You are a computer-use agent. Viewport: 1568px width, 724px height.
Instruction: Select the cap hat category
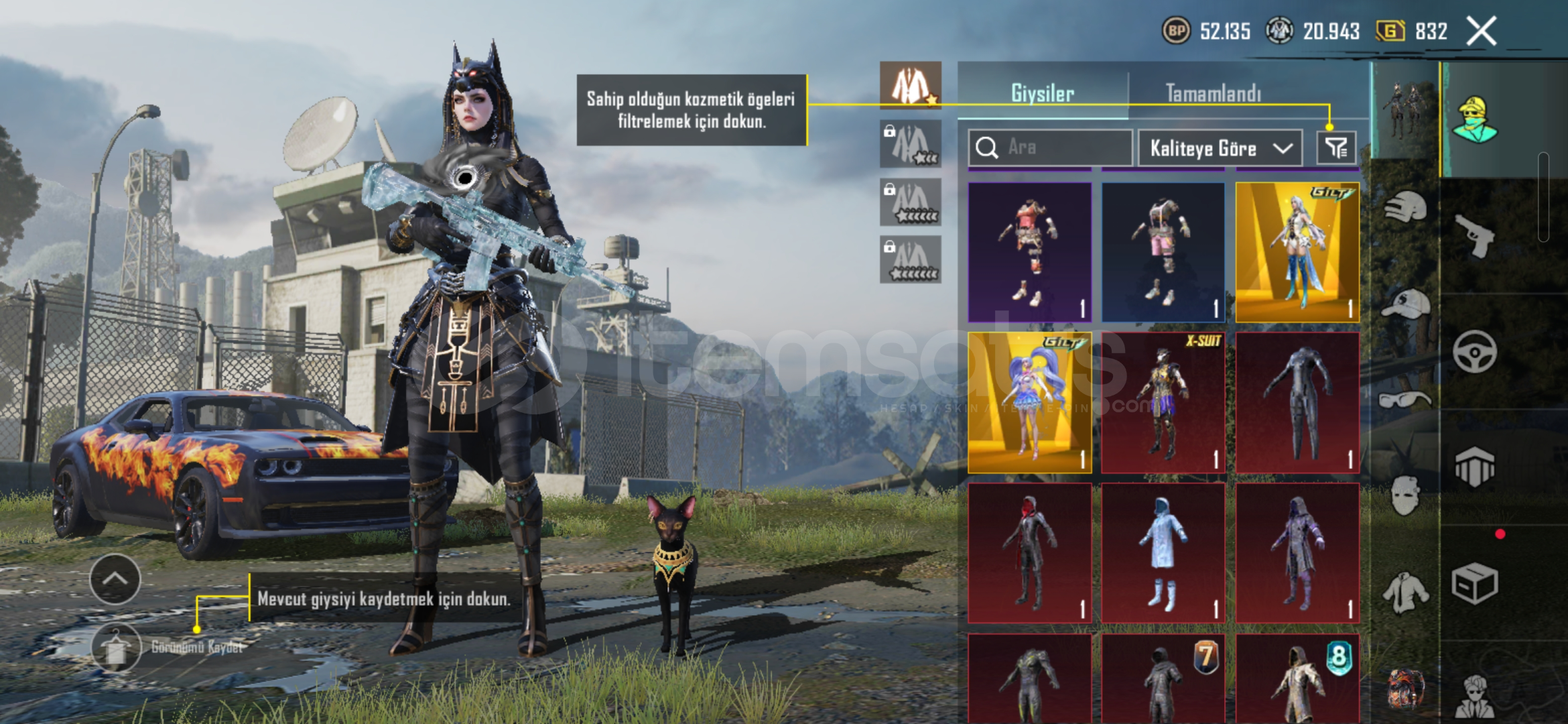point(1405,304)
